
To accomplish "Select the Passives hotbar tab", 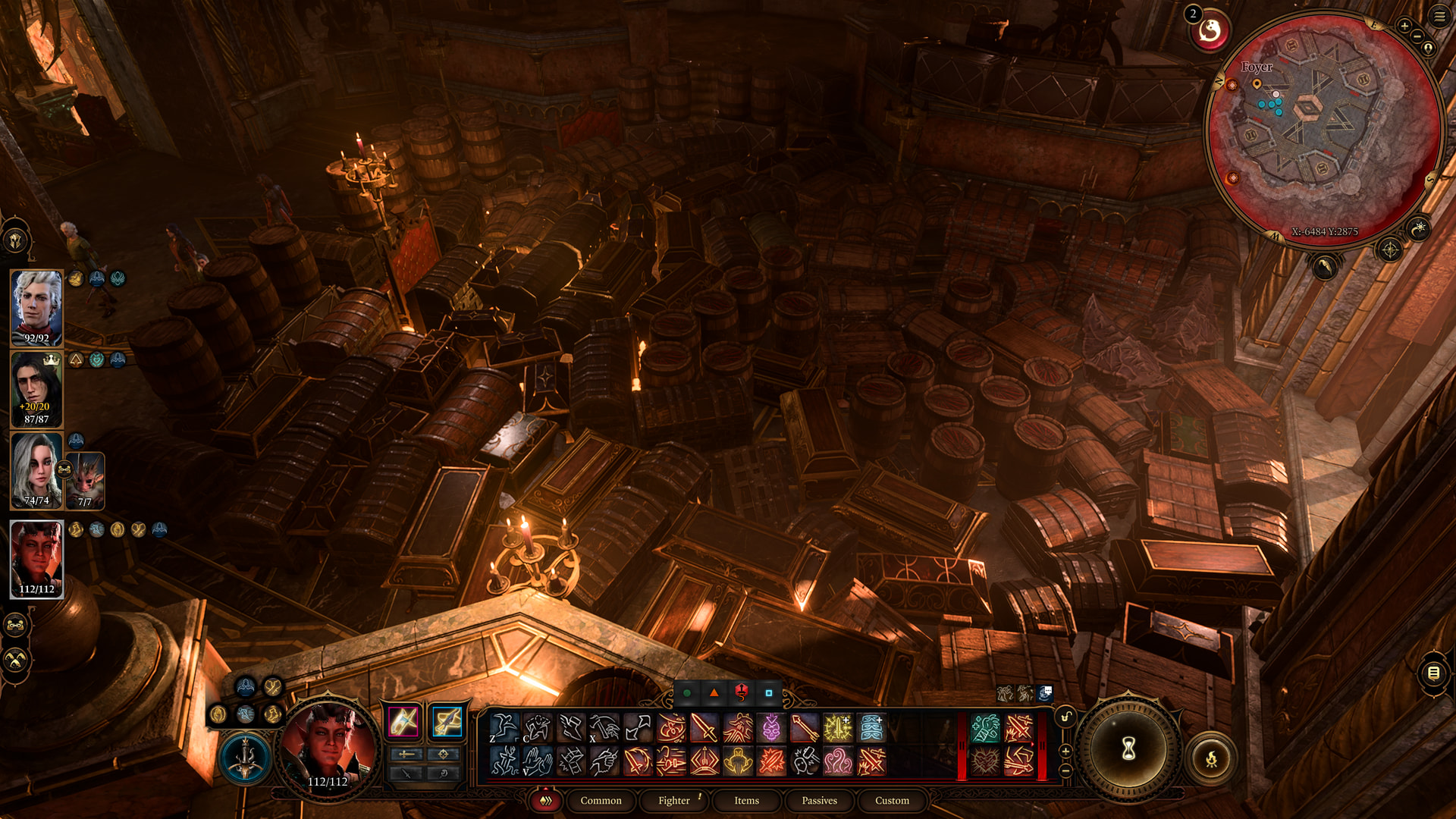I will tap(819, 800).
